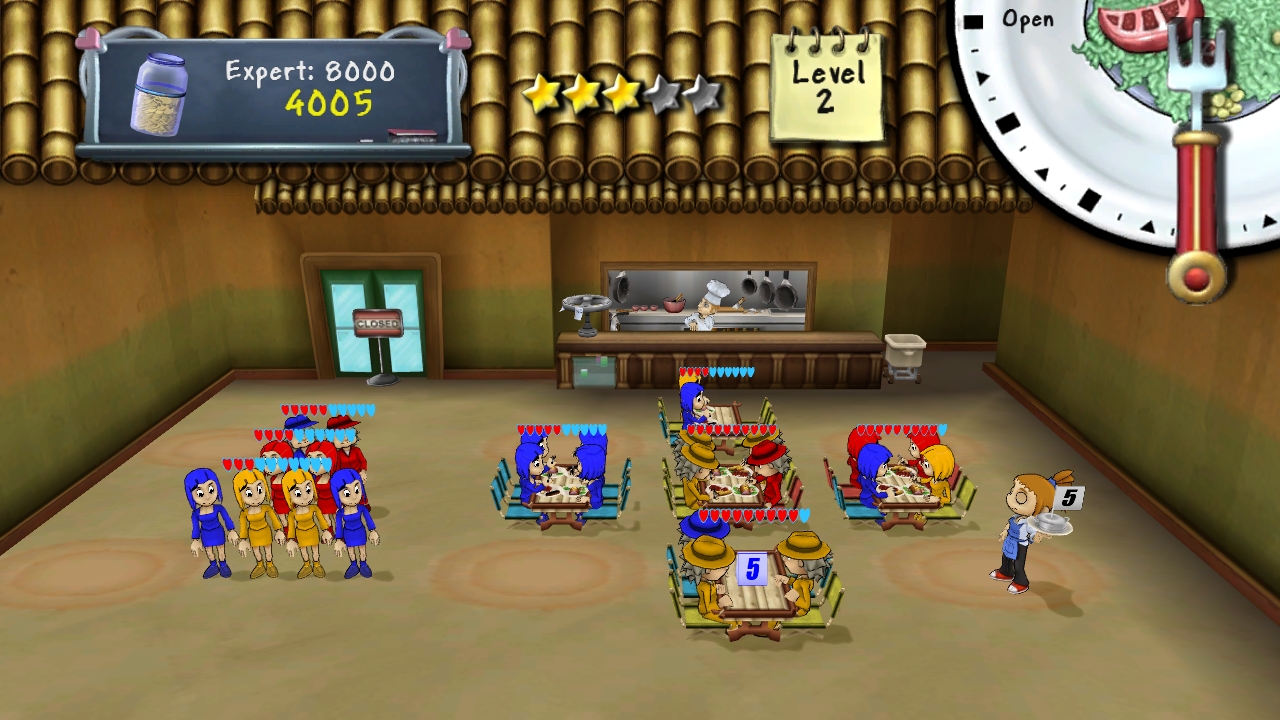Click the dirty dish bin beside the counter
This screenshot has height=720, width=1280.
click(903, 350)
